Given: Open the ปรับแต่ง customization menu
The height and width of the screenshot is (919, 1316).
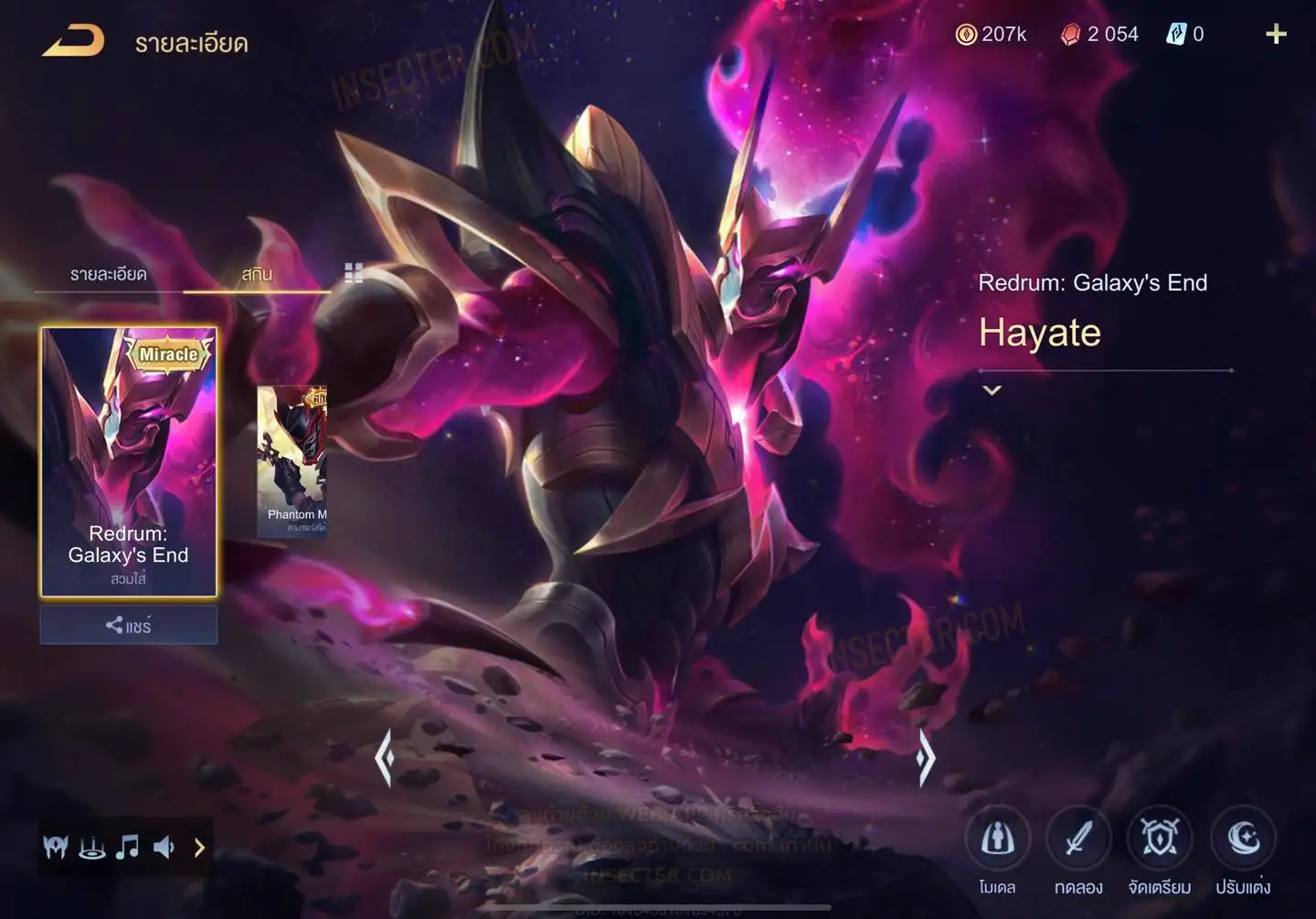Looking at the screenshot, I should [x=1243, y=839].
